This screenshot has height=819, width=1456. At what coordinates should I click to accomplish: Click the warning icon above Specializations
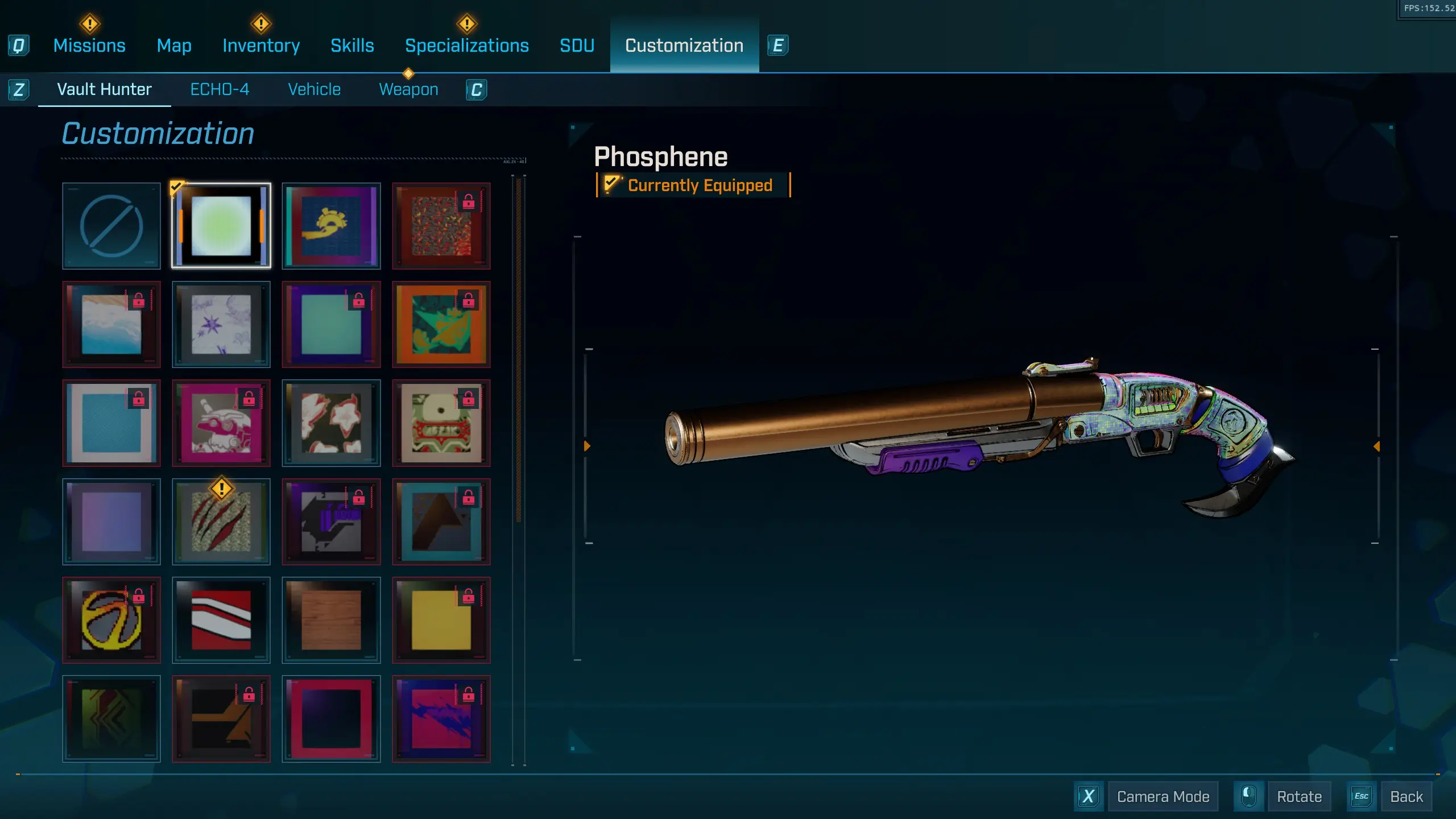466,23
